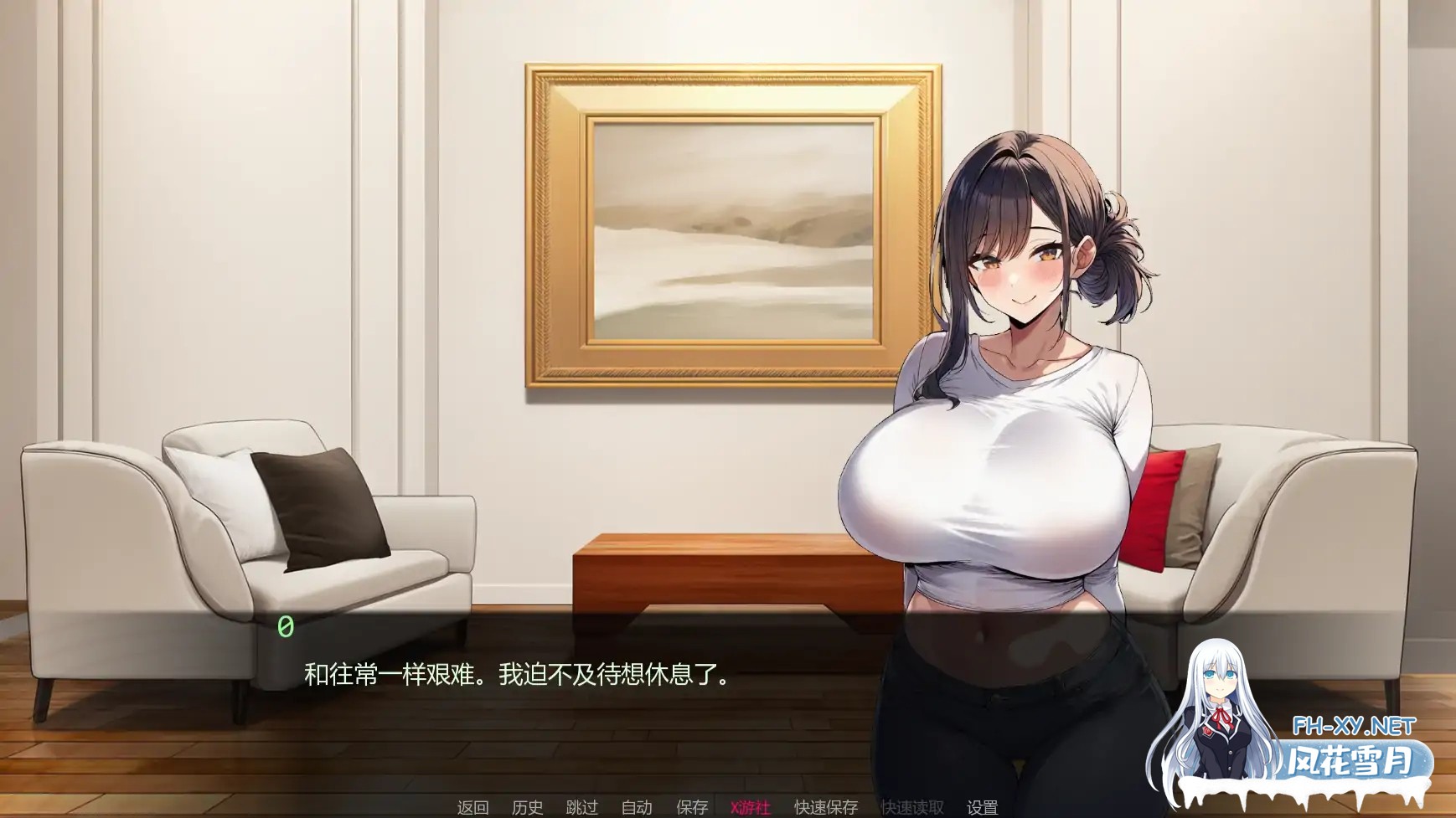The width and height of the screenshot is (1456, 818).
Task: Select 返回 to return to previous screen
Action: [472, 807]
